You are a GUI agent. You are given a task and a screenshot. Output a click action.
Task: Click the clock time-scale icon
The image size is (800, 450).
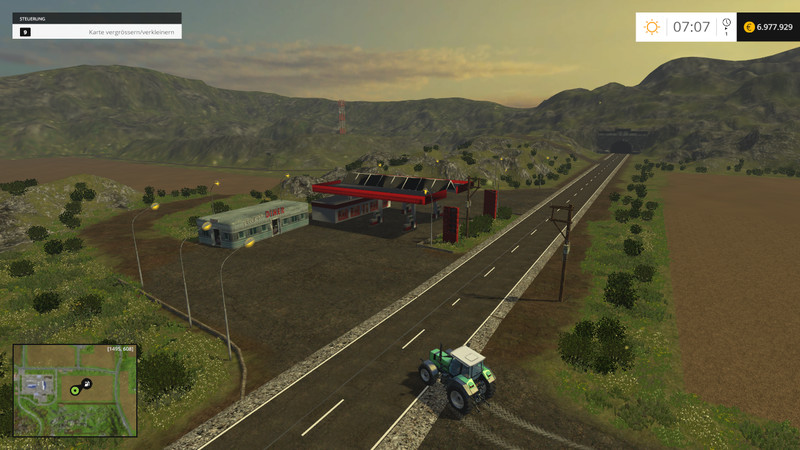[x=726, y=24]
